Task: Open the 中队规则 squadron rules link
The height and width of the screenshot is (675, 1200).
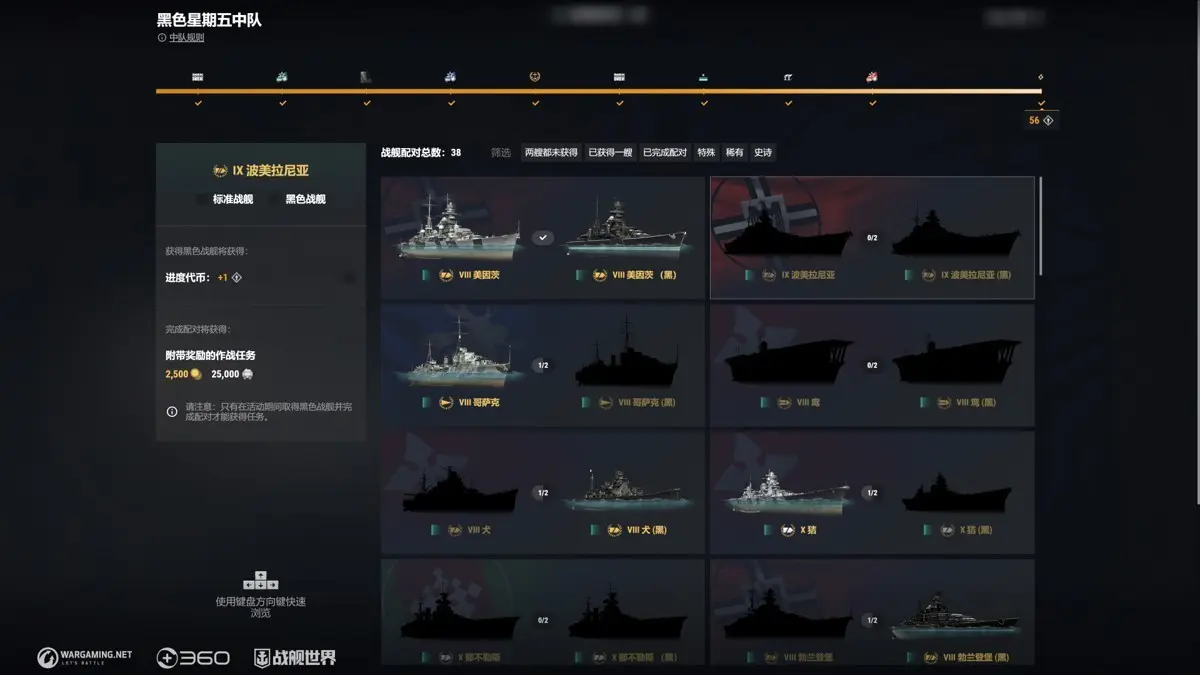Action: [x=186, y=38]
